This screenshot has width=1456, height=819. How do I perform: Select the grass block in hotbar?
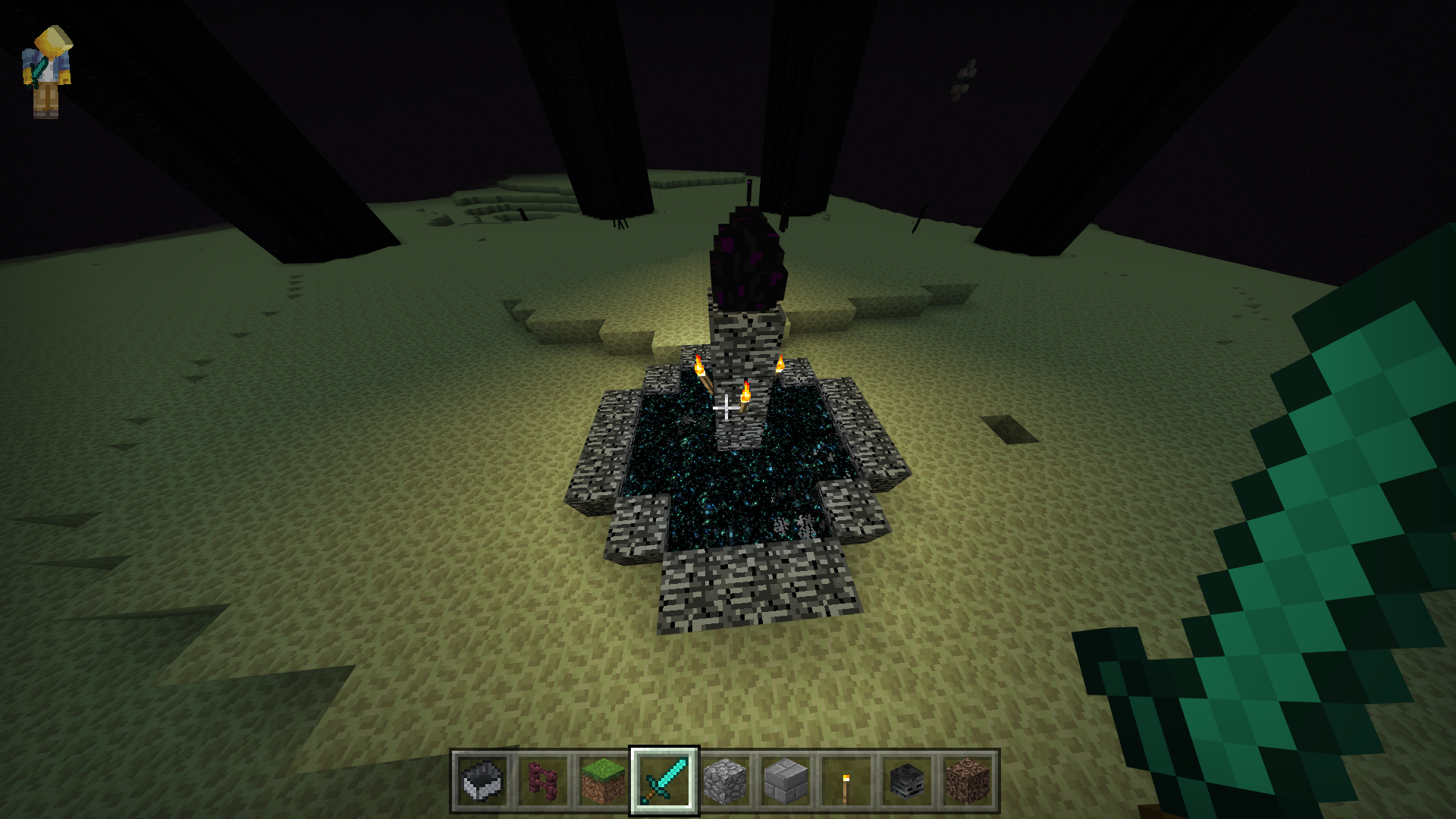tap(604, 781)
